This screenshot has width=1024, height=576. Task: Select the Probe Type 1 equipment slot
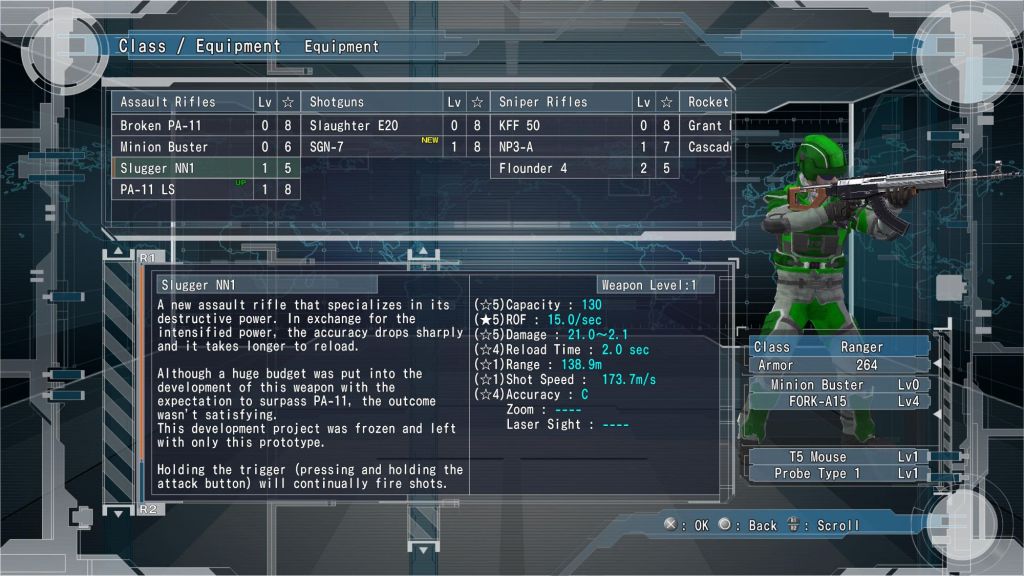[x=839, y=473]
